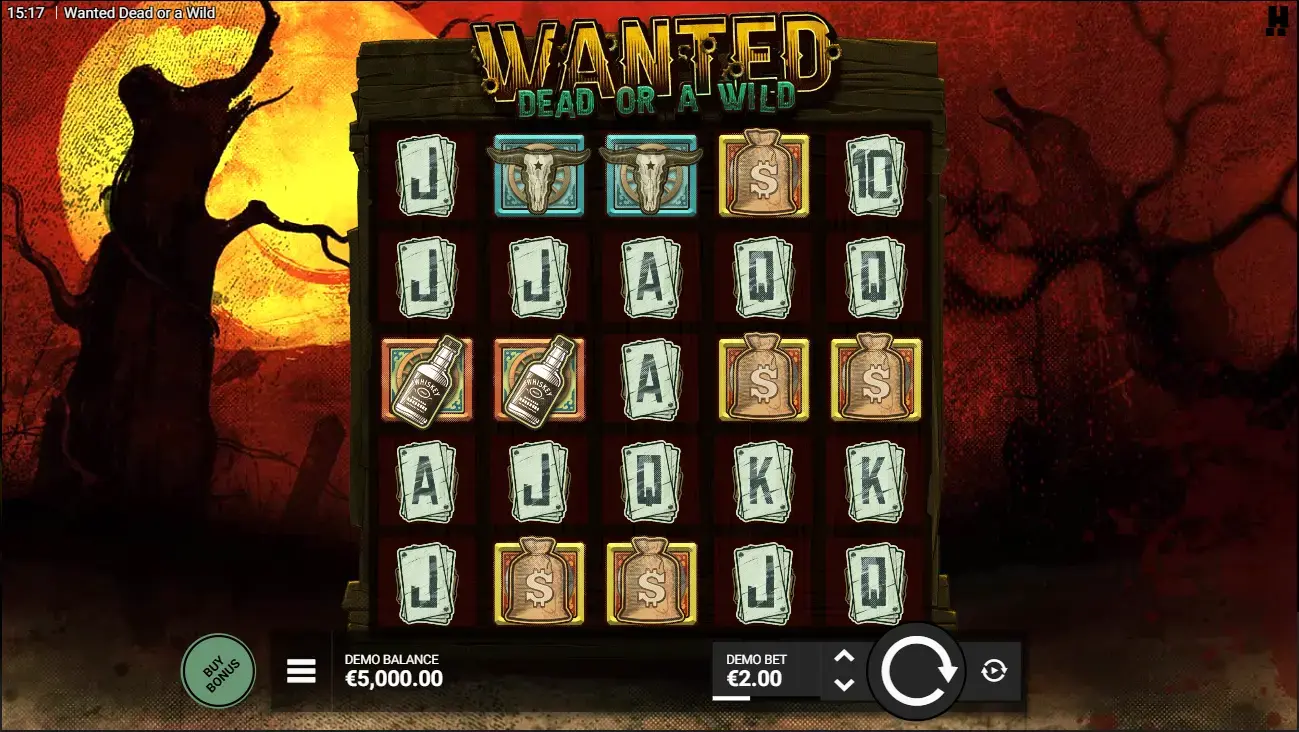Image resolution: width=1299 pixels, height=732 pixels.
Task: Expand bet options using the chevron pair
Action: tap(843, 671)
